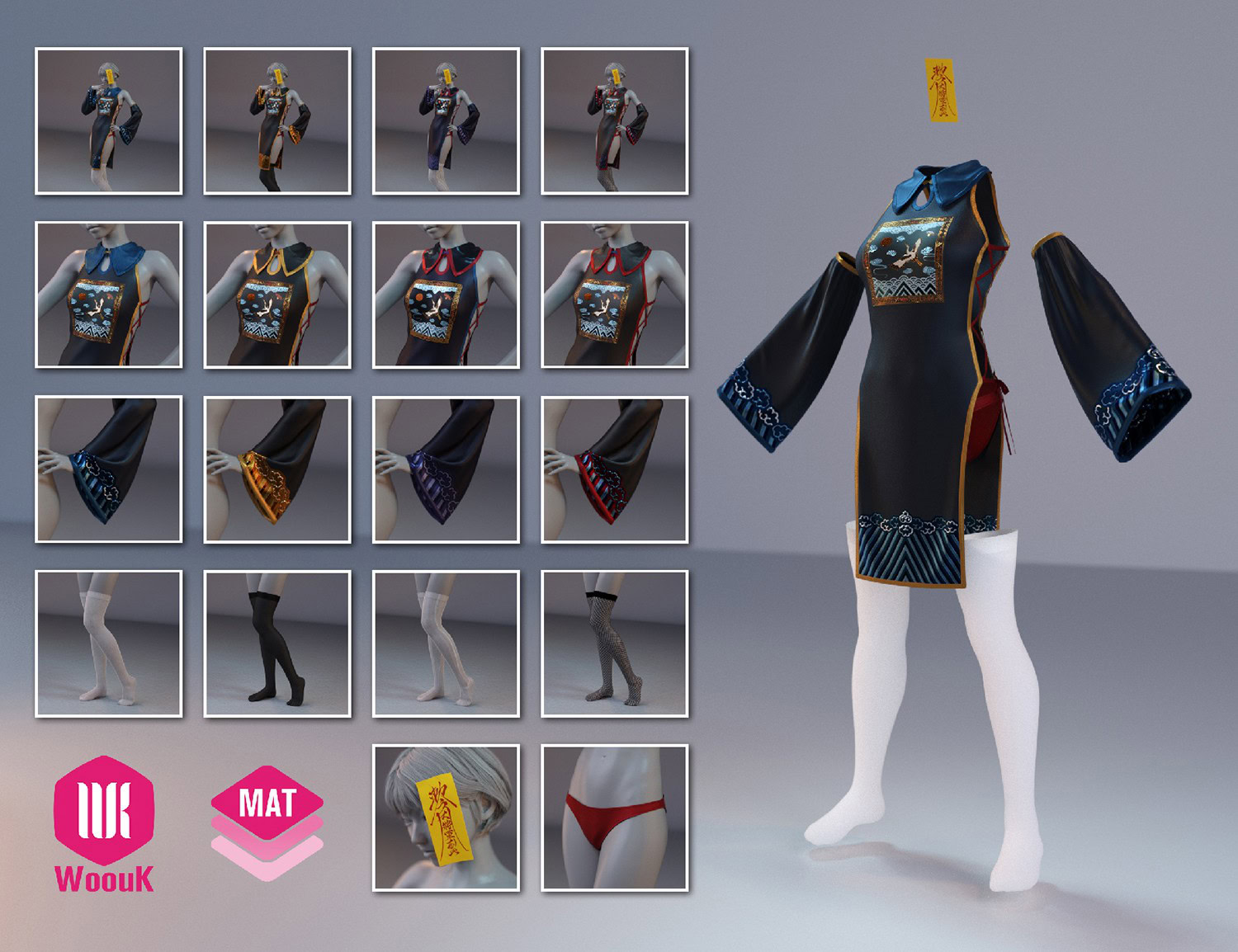Select the red underwear thumbnail

(614, 818)
